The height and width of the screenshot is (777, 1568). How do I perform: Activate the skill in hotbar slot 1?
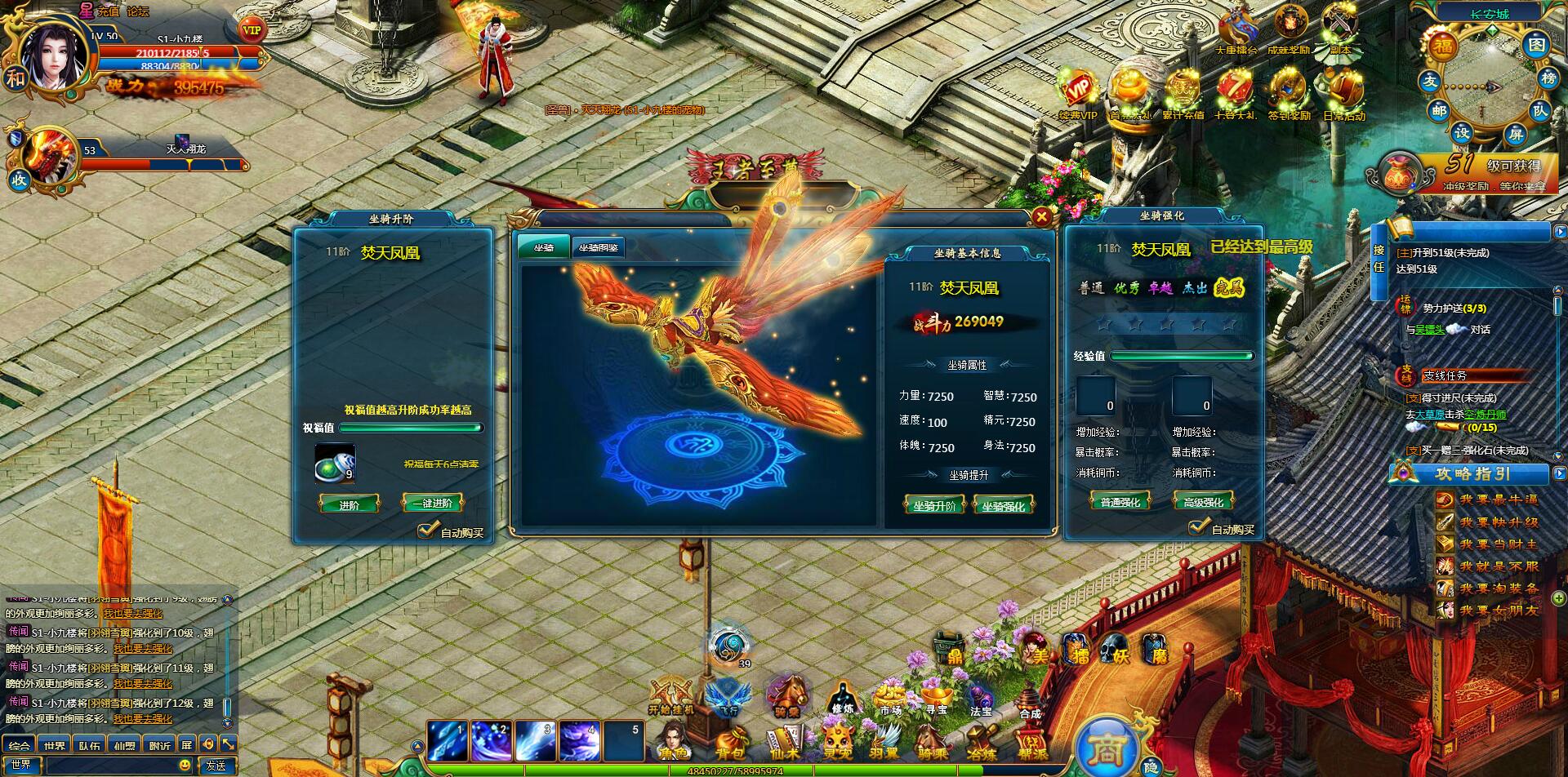tap(448, 741)
